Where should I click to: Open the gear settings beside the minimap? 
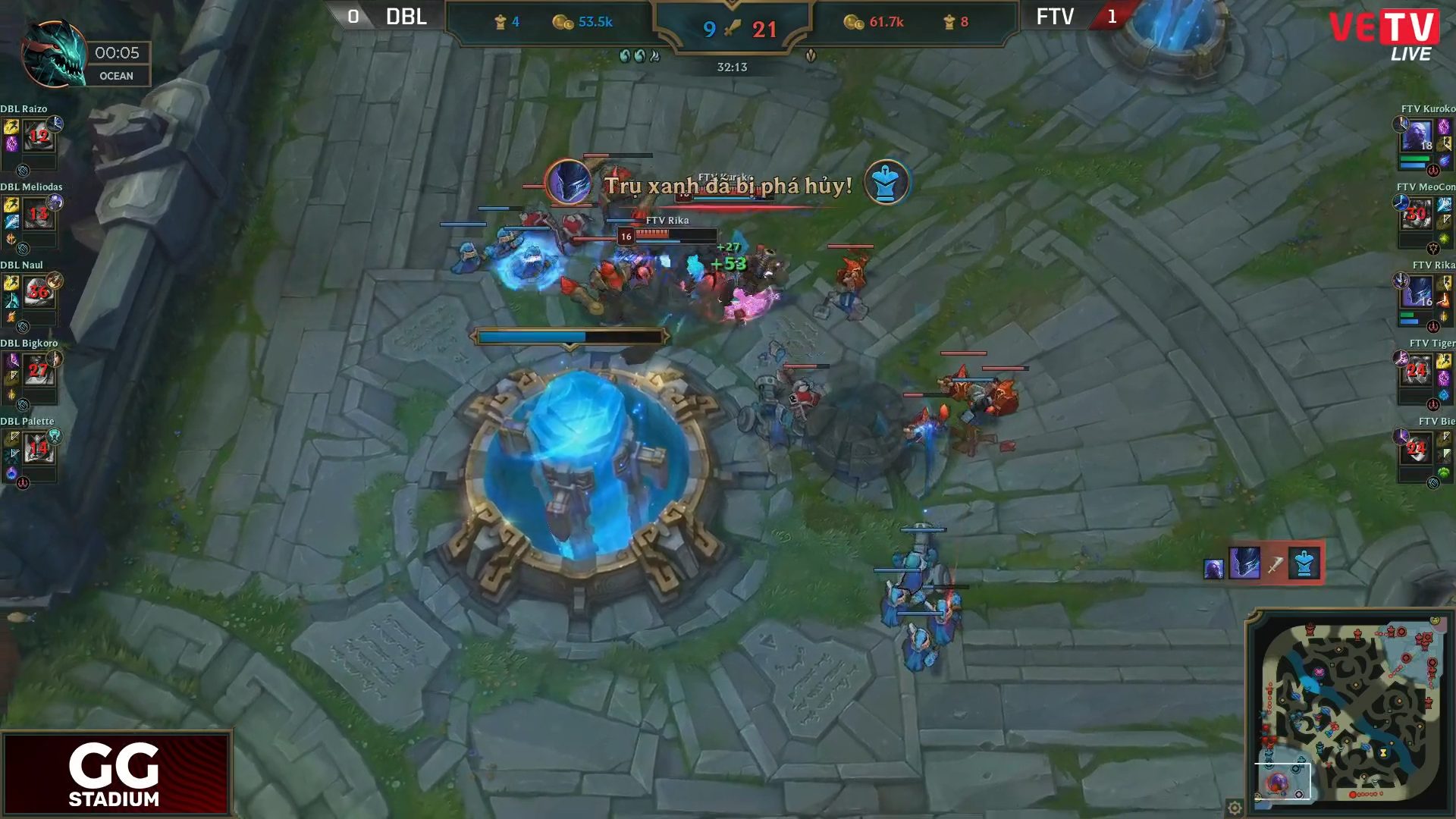(x=1235, y=808)
